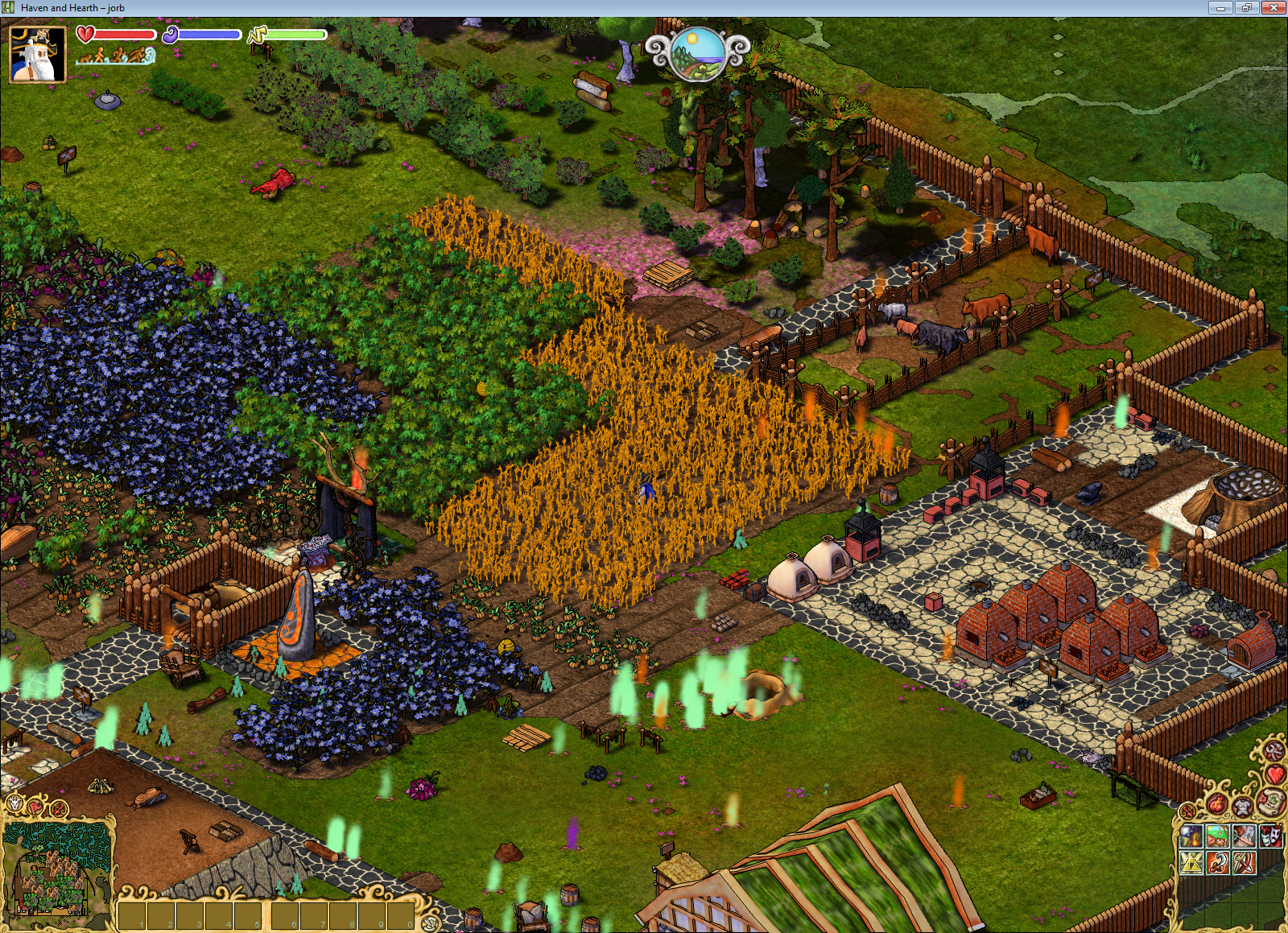Click the red heart kin button

point(1275,774)
